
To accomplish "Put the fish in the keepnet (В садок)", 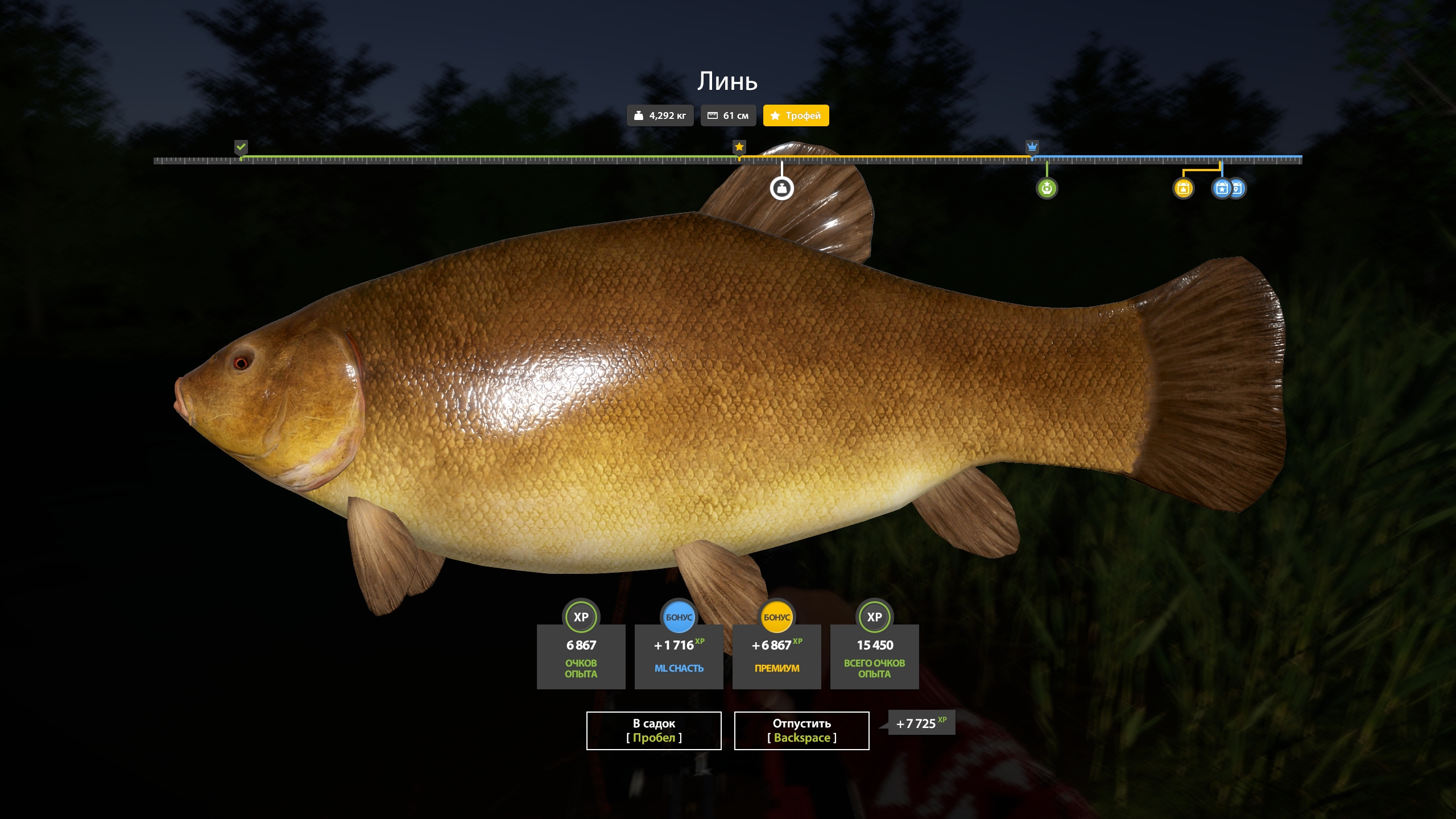I will pyautogui.click(x=653, y=730).
